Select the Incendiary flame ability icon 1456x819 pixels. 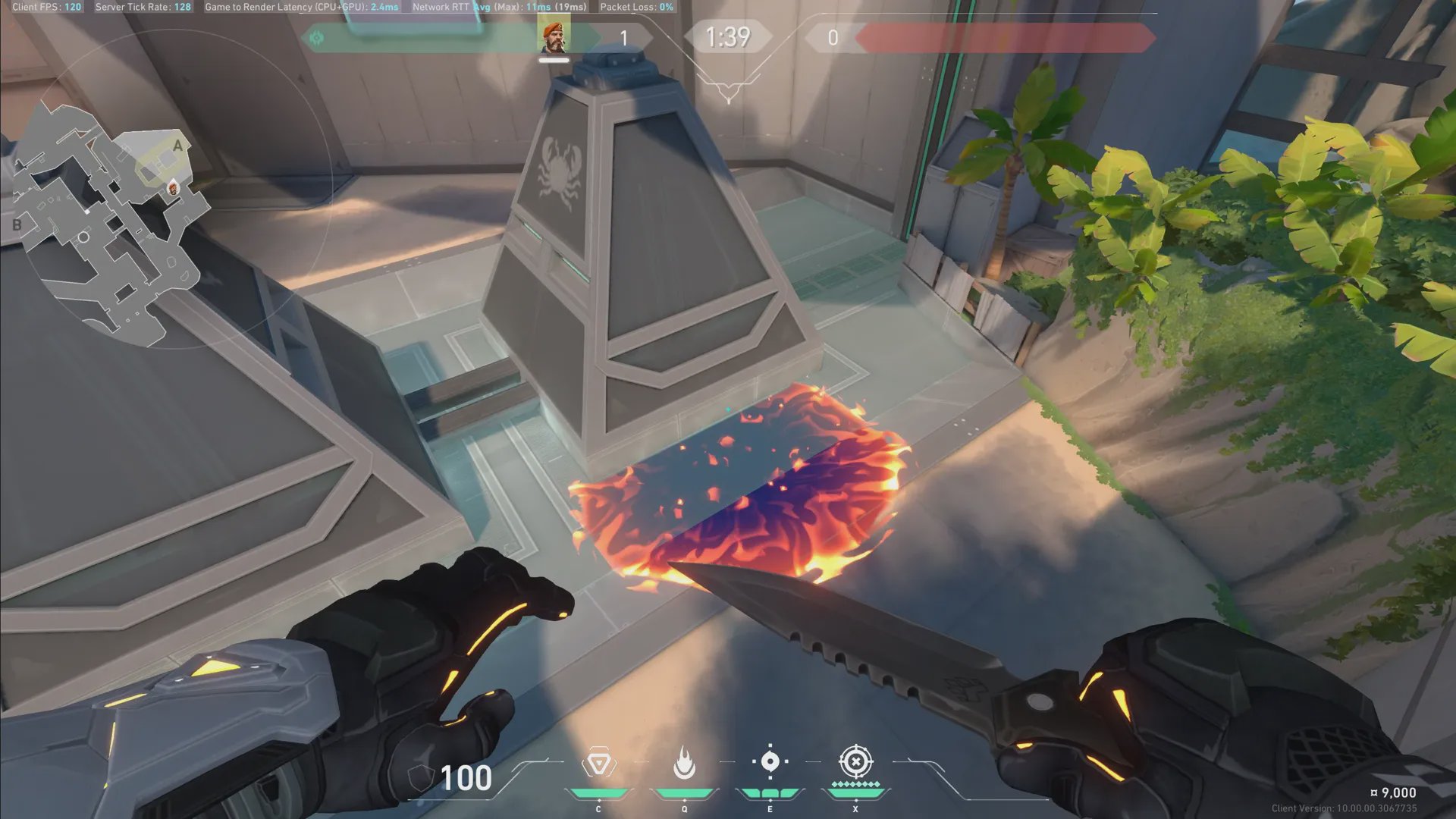point(684,763)
